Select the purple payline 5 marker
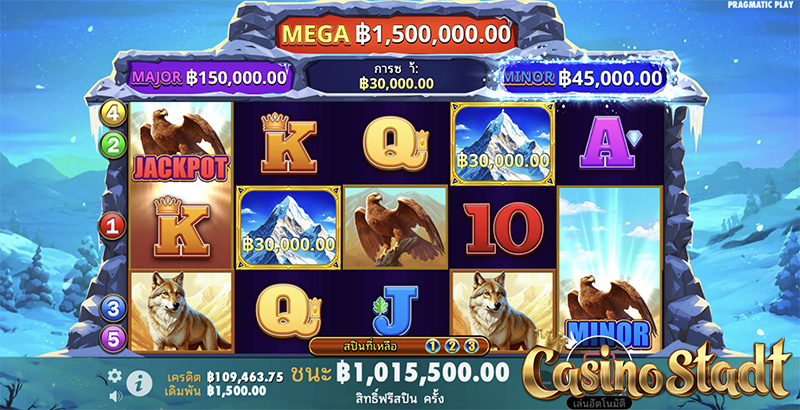This screenshot has height=410, width=800. (113, 338)
